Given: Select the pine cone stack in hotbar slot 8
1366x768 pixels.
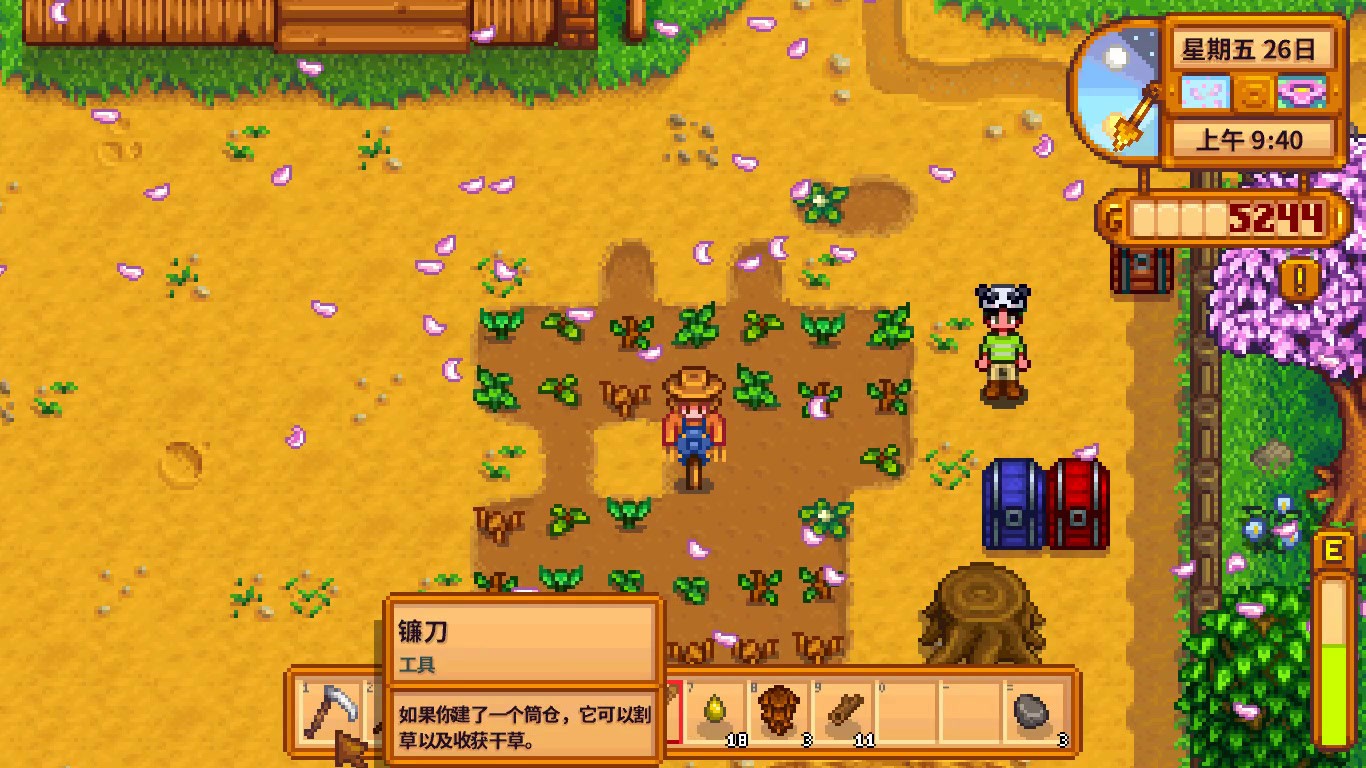Looking at the screenshot, I should pos(778,710).
